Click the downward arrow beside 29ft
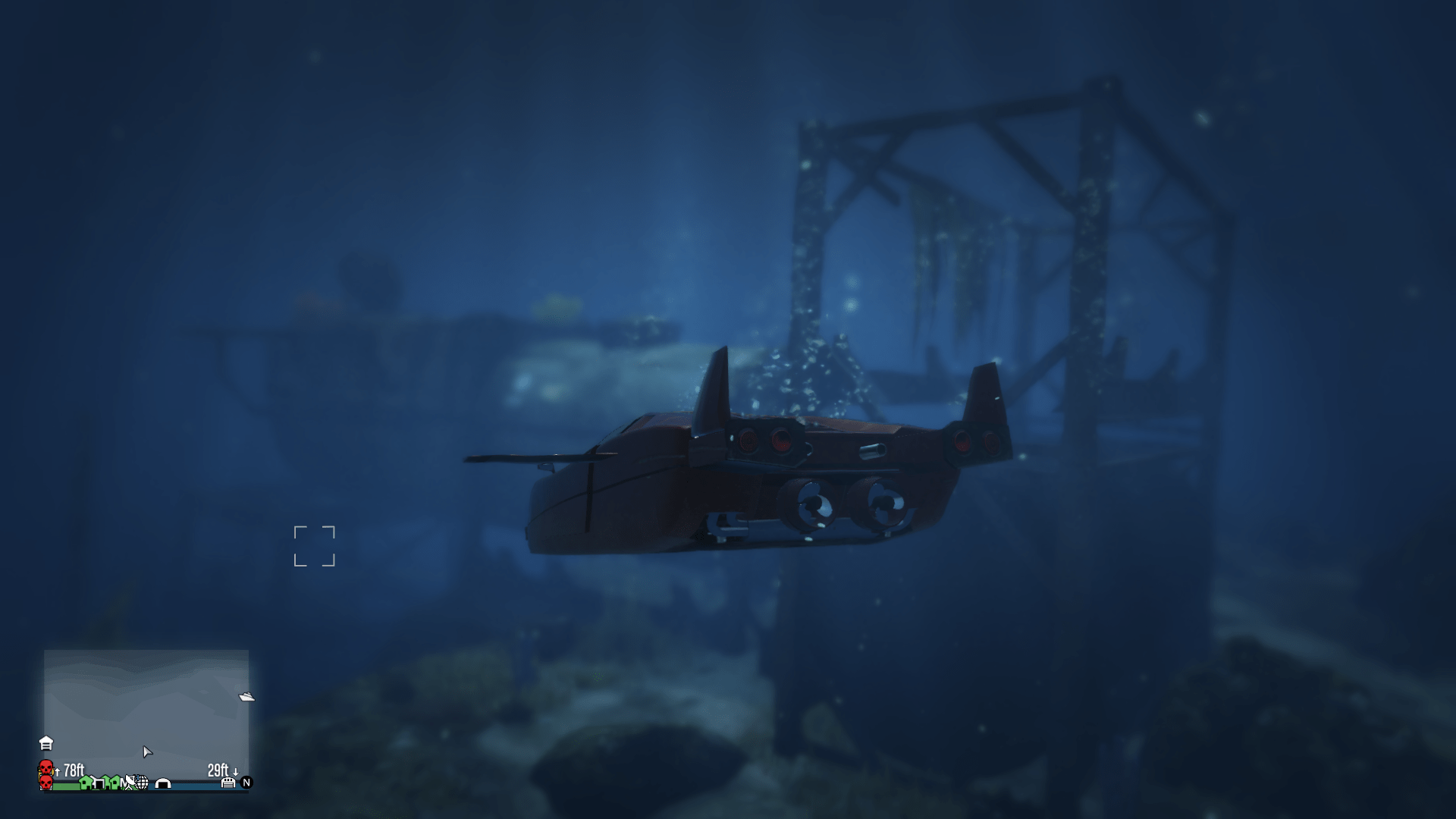1456x819 pixels. click(235, 772)
